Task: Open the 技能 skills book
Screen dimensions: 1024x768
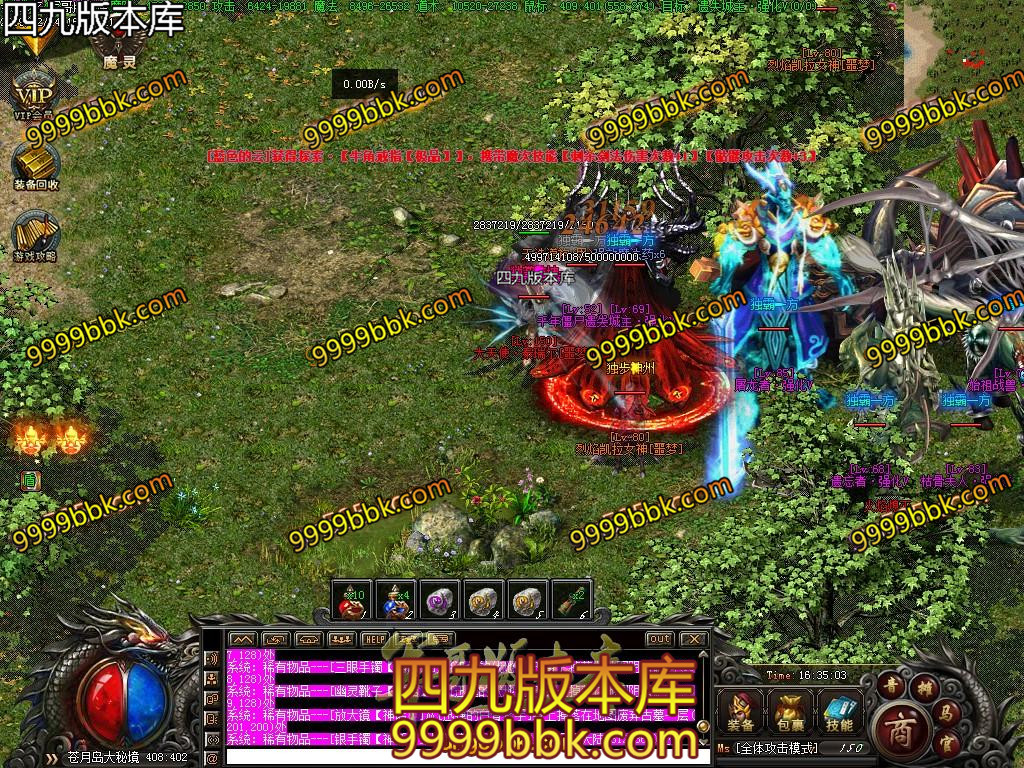Action: [x=840, y=712]
